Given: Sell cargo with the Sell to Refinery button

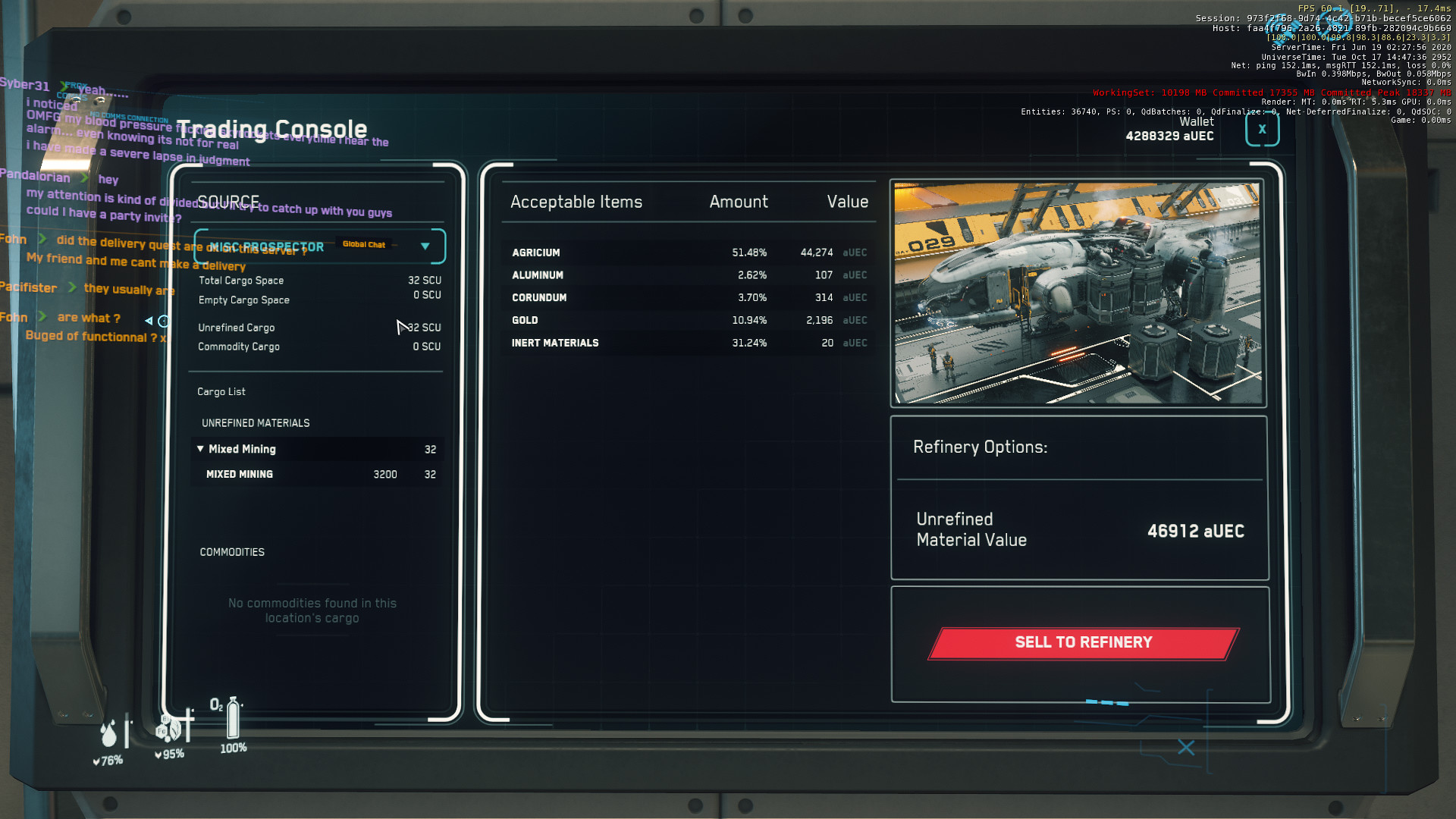Looking at the screenshot, I should 1083,643.
